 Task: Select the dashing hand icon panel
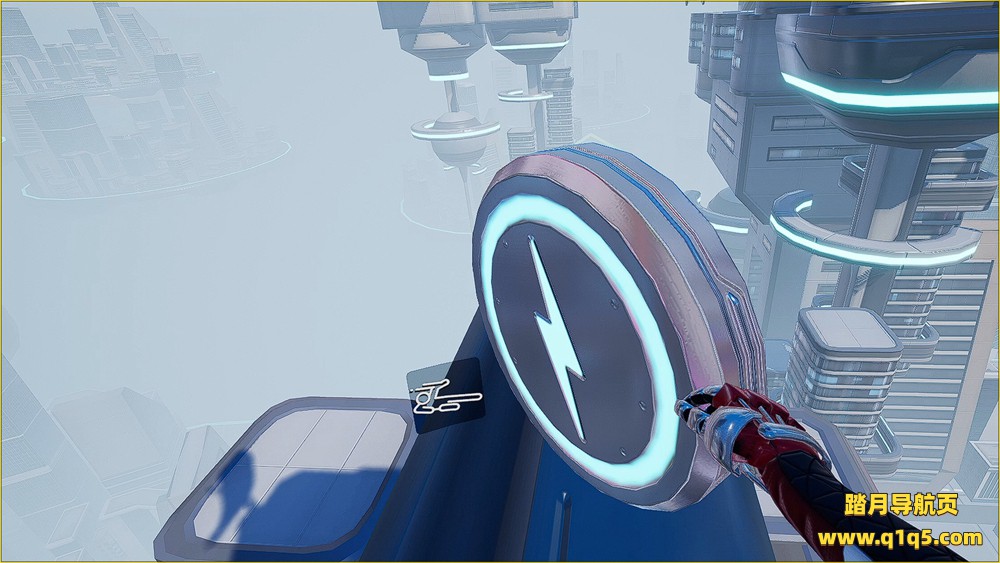[x=446, y=396]
